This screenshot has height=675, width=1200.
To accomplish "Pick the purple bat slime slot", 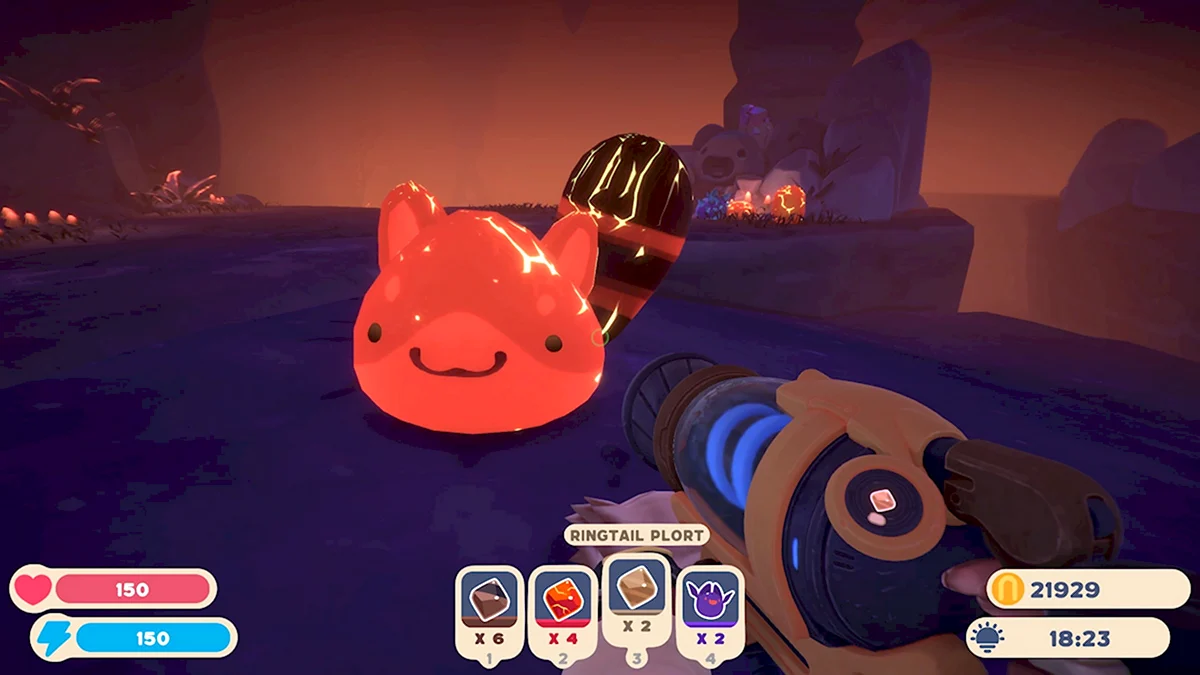I will [x=710, y=610].
